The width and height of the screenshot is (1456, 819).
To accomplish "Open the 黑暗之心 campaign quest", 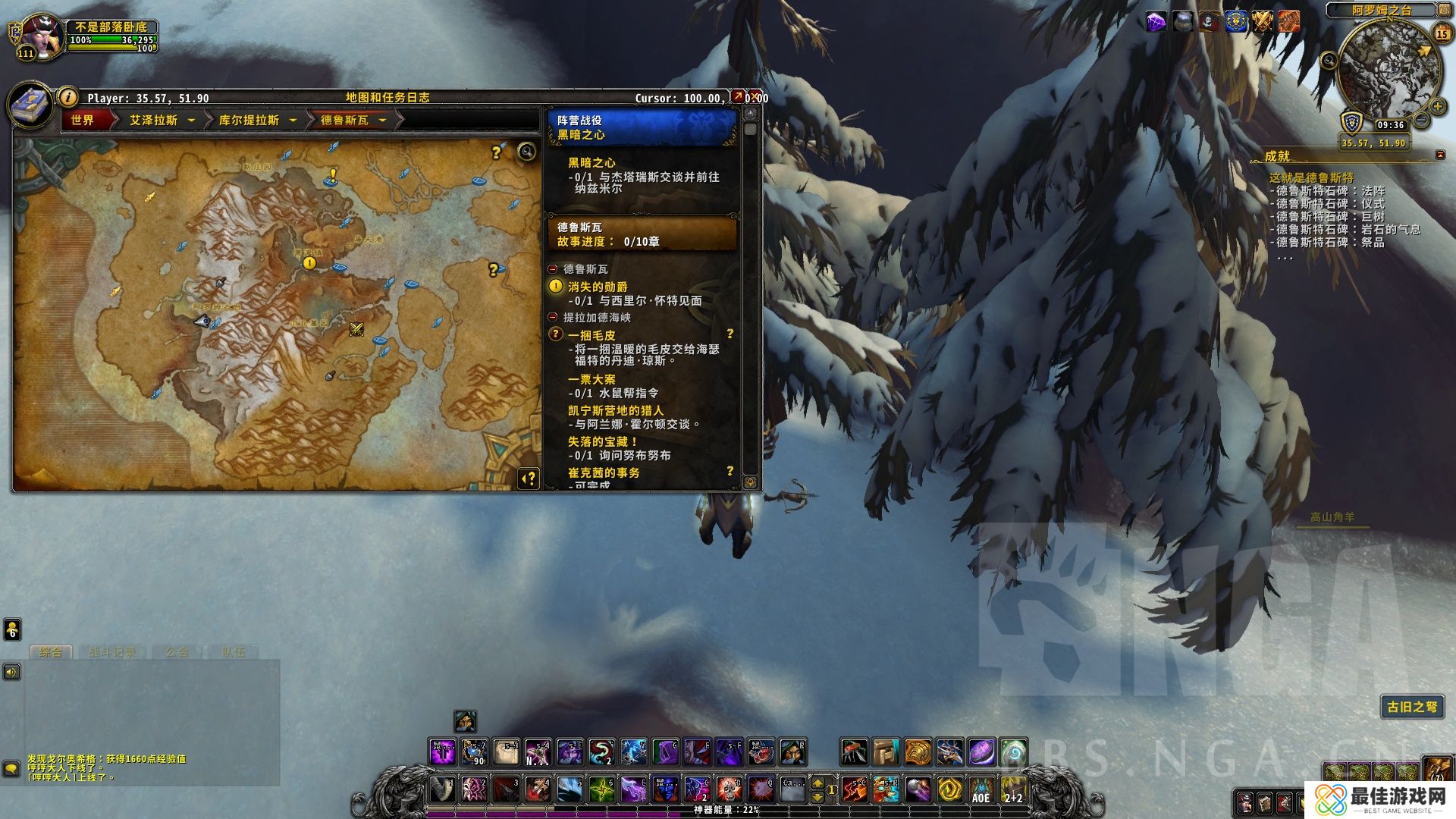I will tap(591, 162).
